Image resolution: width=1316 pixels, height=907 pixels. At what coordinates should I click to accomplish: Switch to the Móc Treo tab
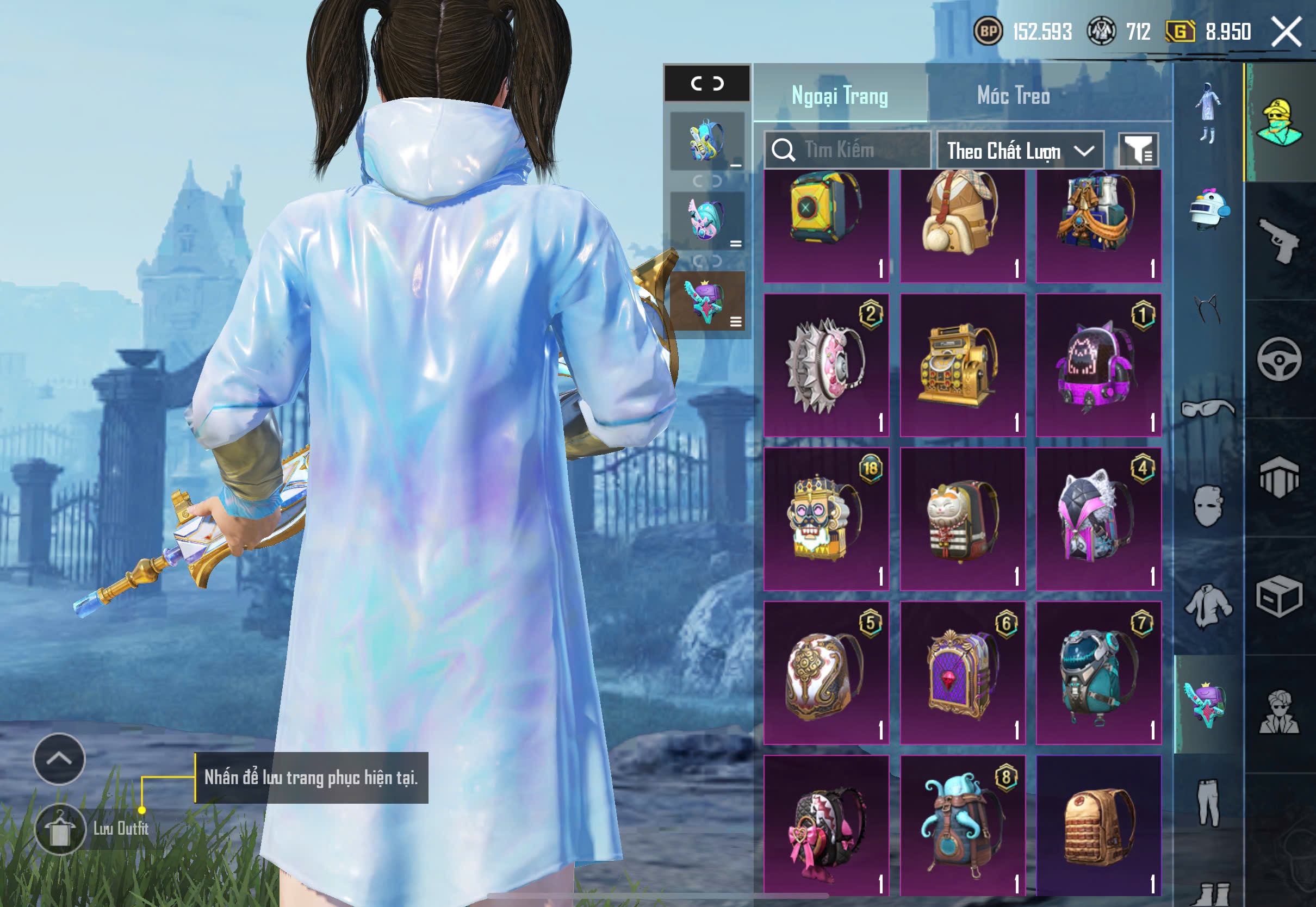pos(1013,96)
